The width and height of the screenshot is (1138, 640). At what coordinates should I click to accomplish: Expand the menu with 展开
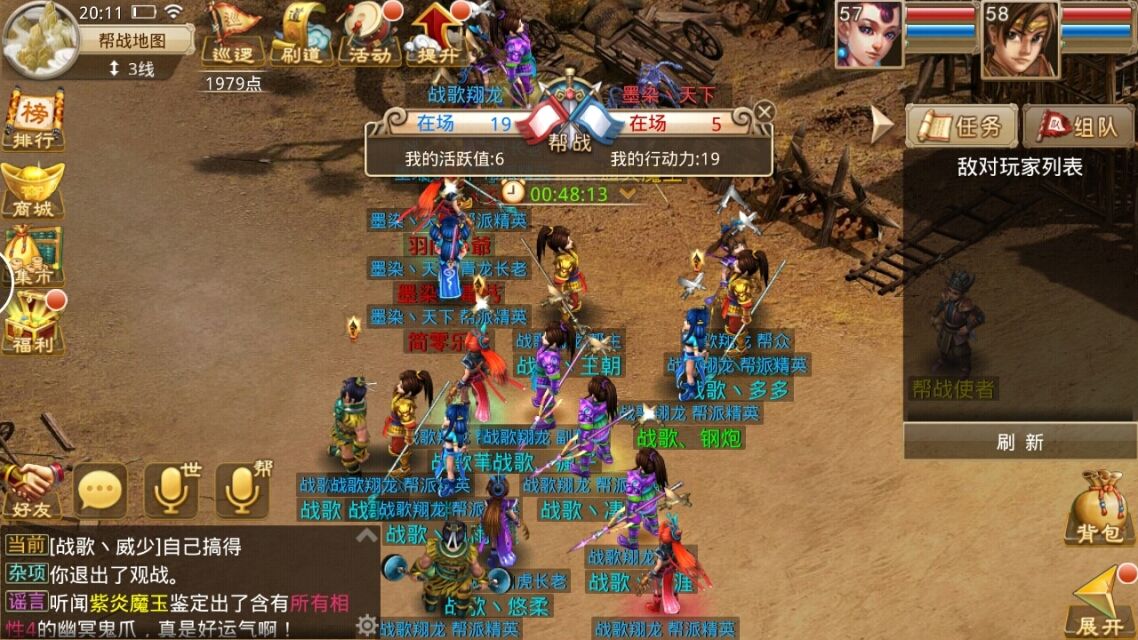(1100, 601)
